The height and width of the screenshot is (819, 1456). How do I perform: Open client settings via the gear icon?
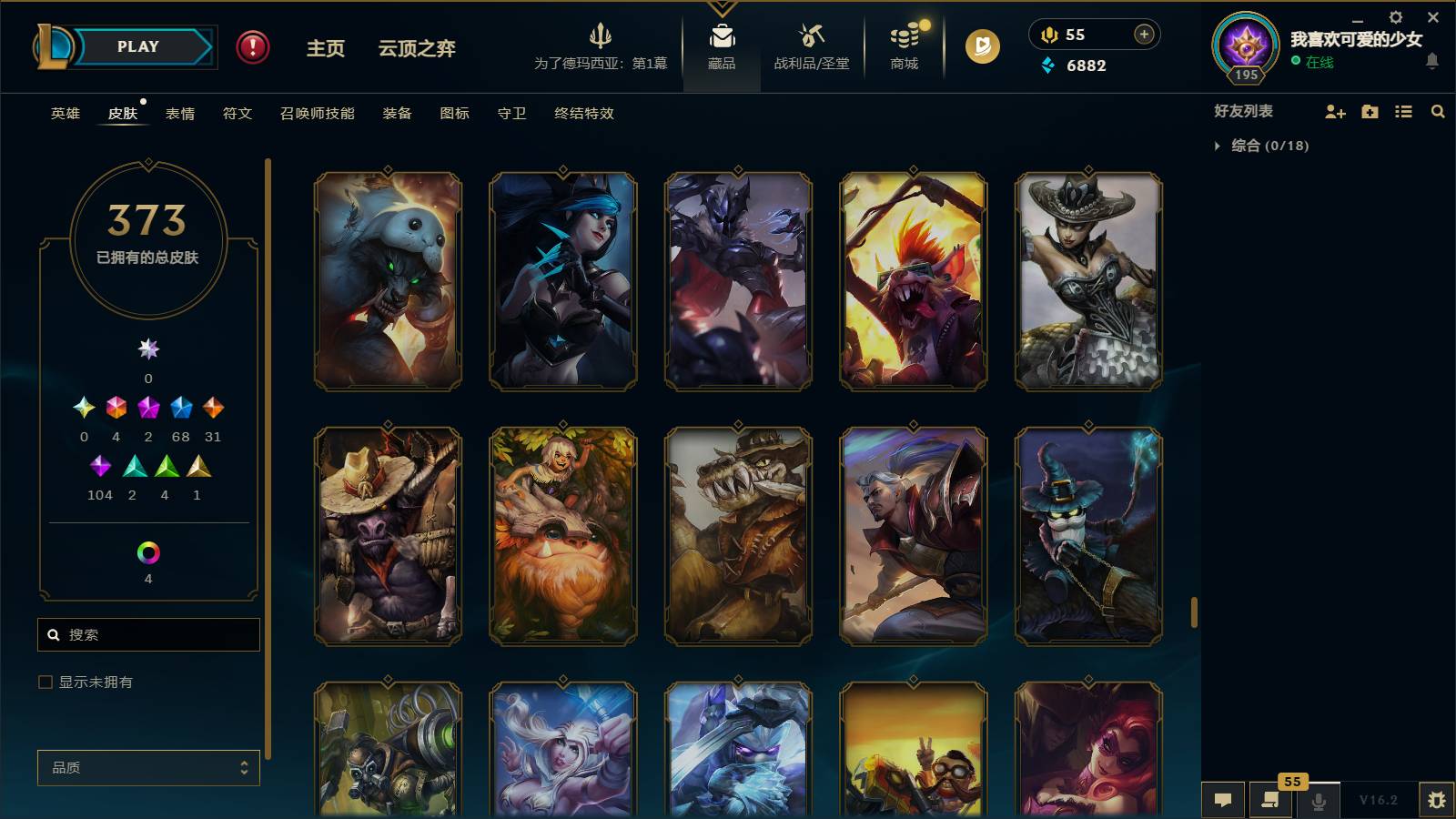click(1396, 16)
